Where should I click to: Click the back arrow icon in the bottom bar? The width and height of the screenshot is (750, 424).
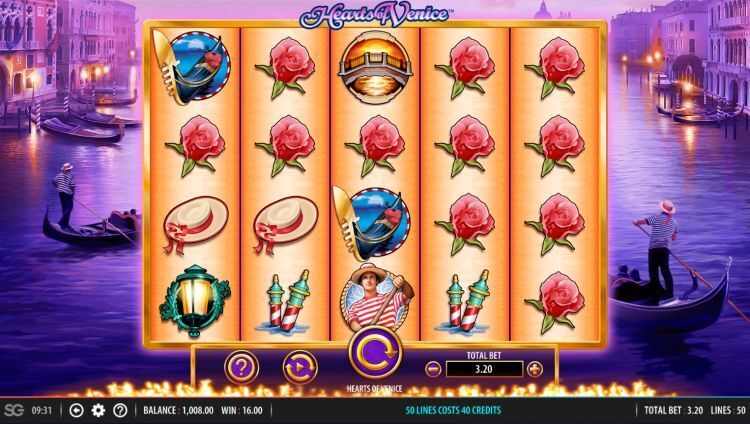pos(76,410)
